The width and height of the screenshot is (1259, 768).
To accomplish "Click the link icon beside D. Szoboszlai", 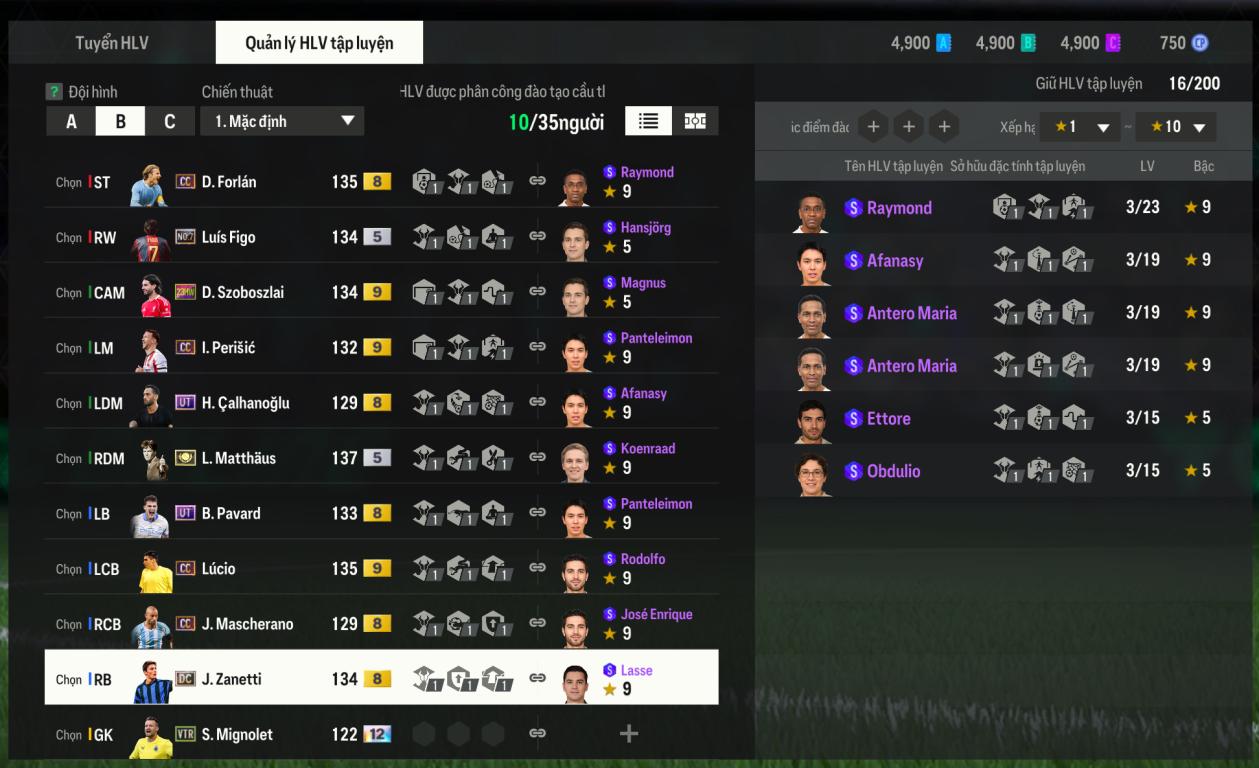I will coord(537,292).
